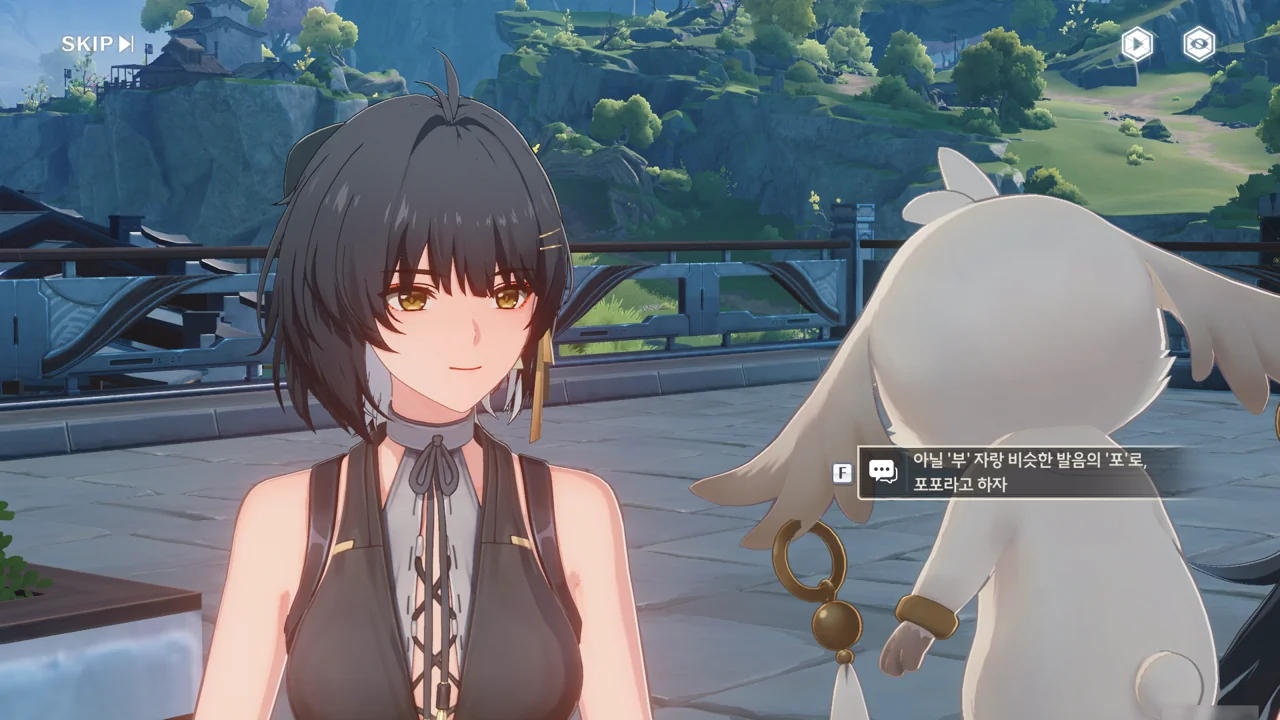Choose the reply "포포라고 하자"

pos(1020,472)
